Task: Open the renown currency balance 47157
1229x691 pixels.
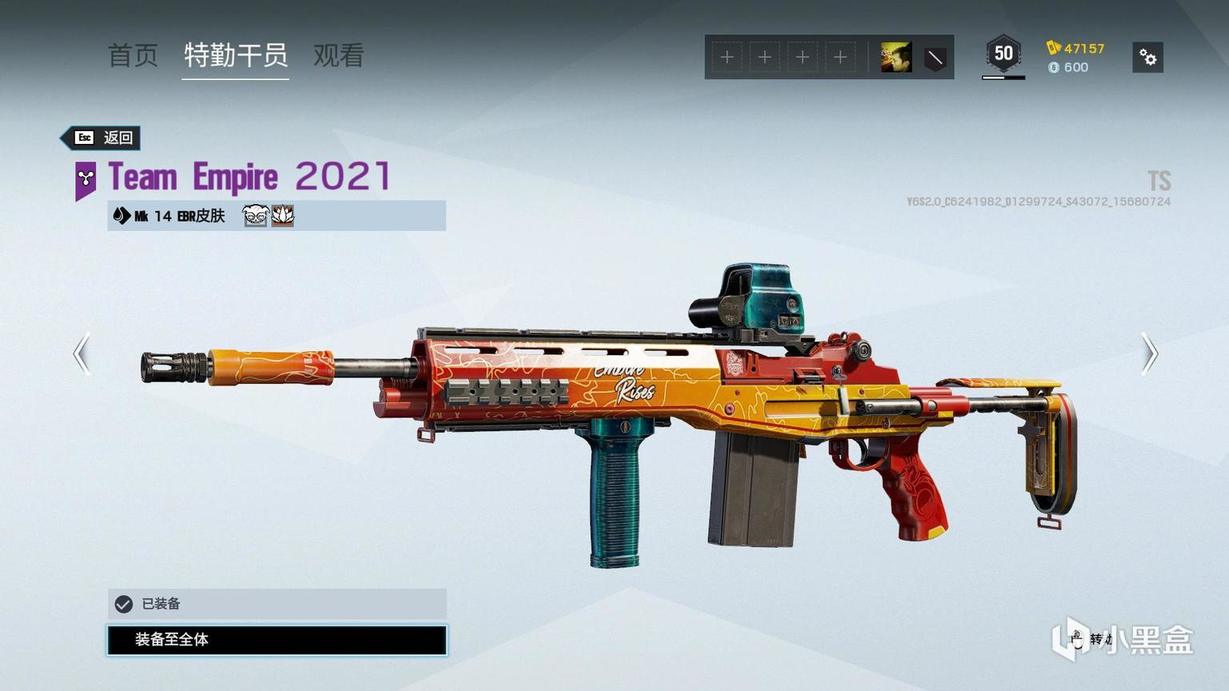Action: 1076,48
